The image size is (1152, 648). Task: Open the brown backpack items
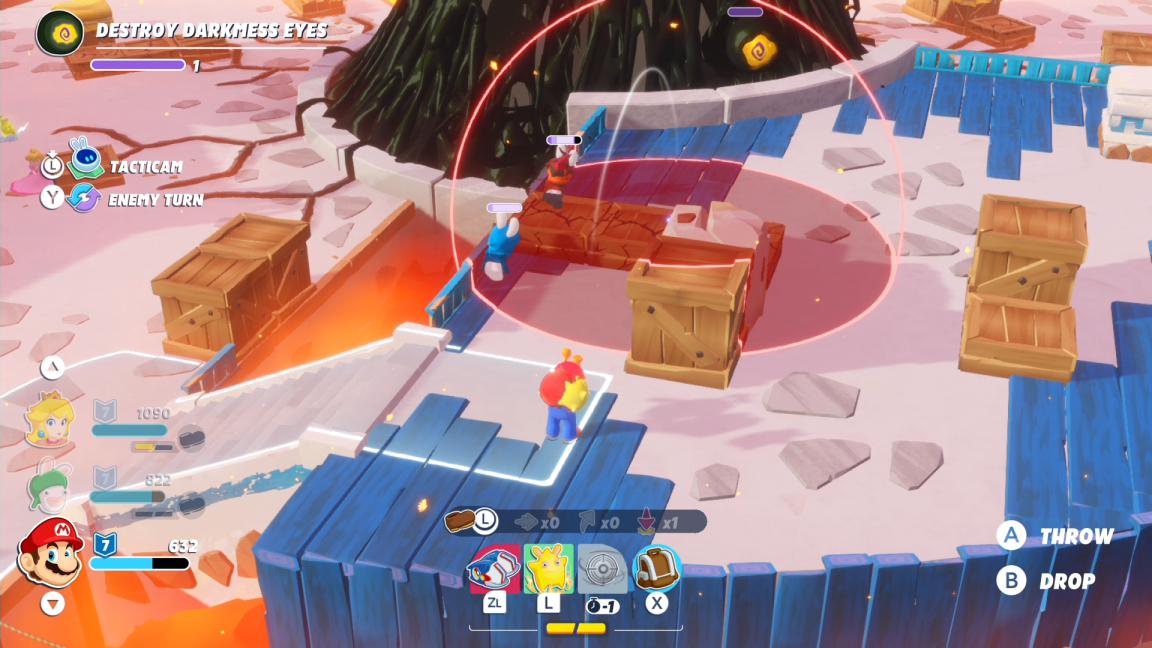pyautogui.click(x=657, y=568)
